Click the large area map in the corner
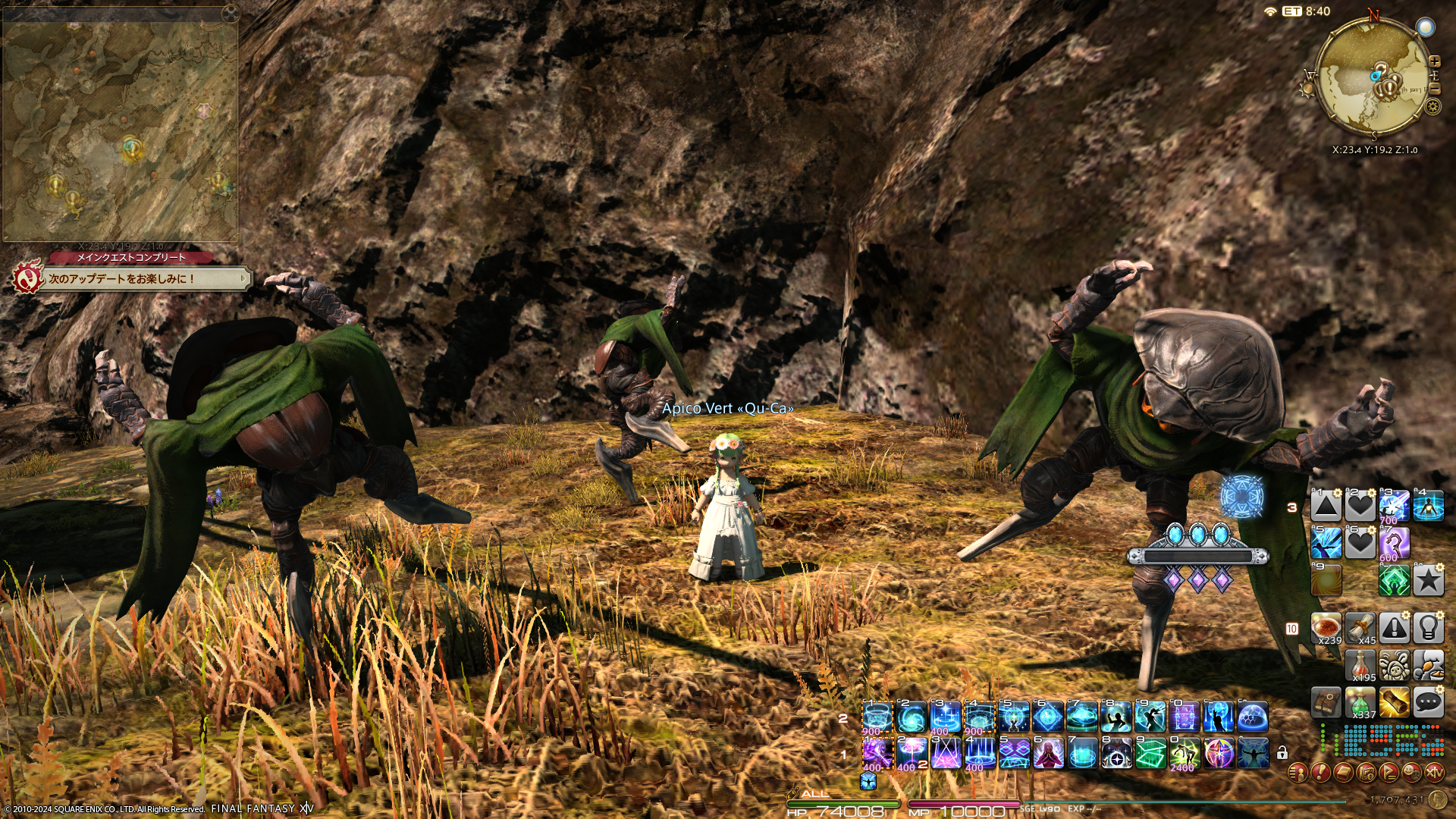Viewport: 1456px width, 819px height. click(x=120, y=130)
